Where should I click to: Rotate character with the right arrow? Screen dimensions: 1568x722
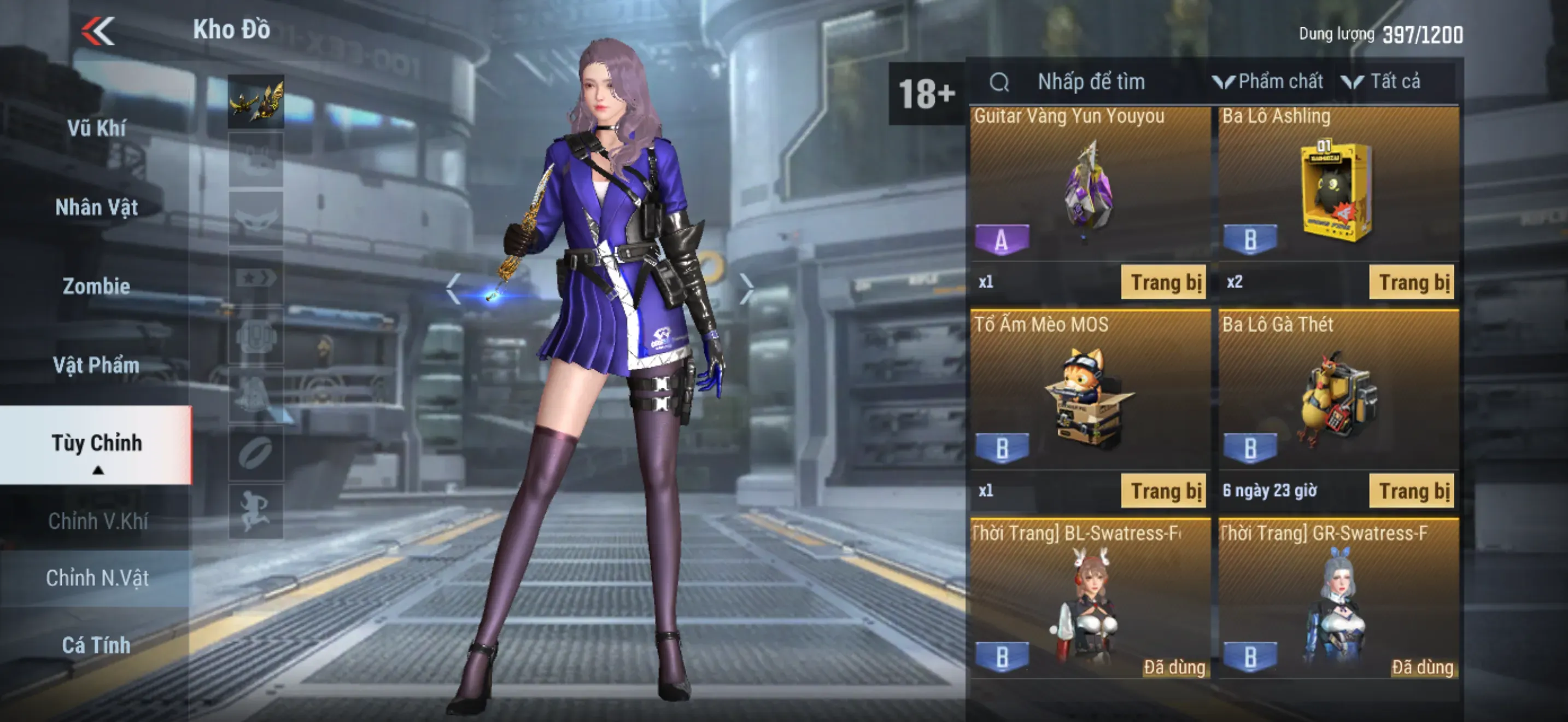(746, 288)
